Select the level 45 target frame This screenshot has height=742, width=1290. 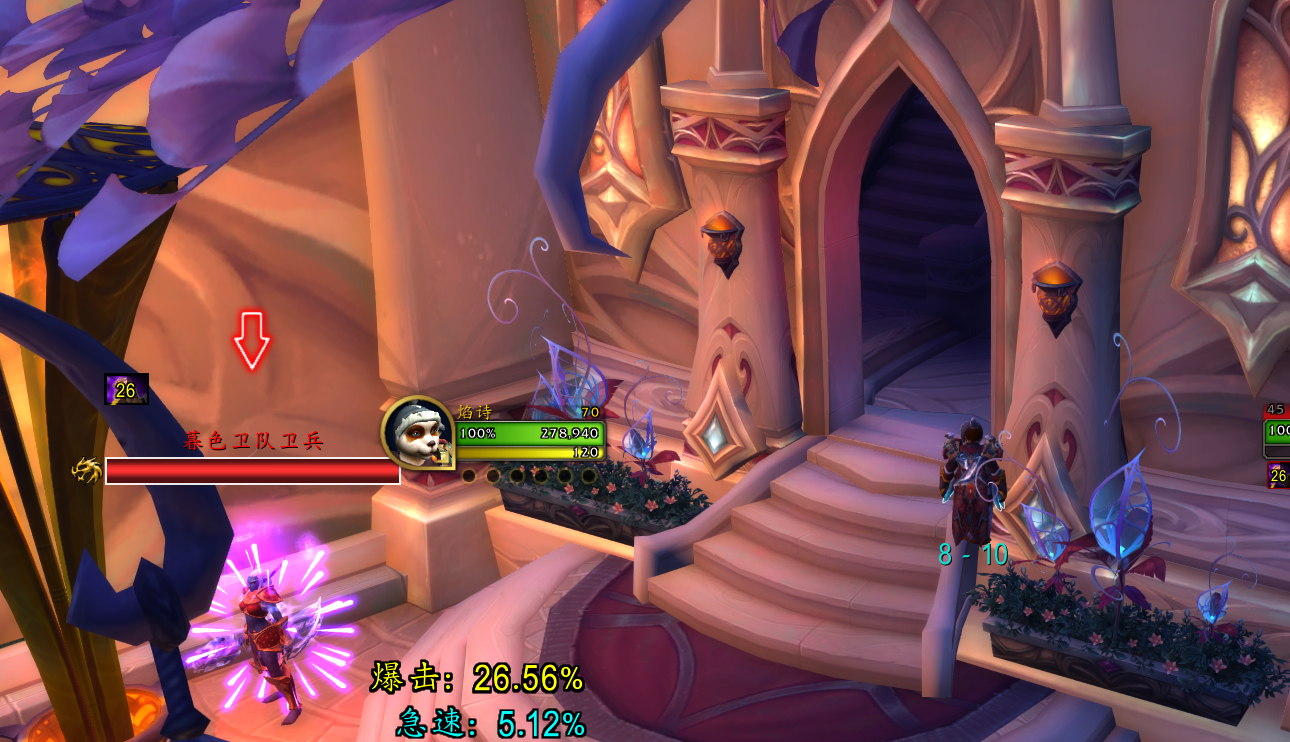click(1277, 431)
